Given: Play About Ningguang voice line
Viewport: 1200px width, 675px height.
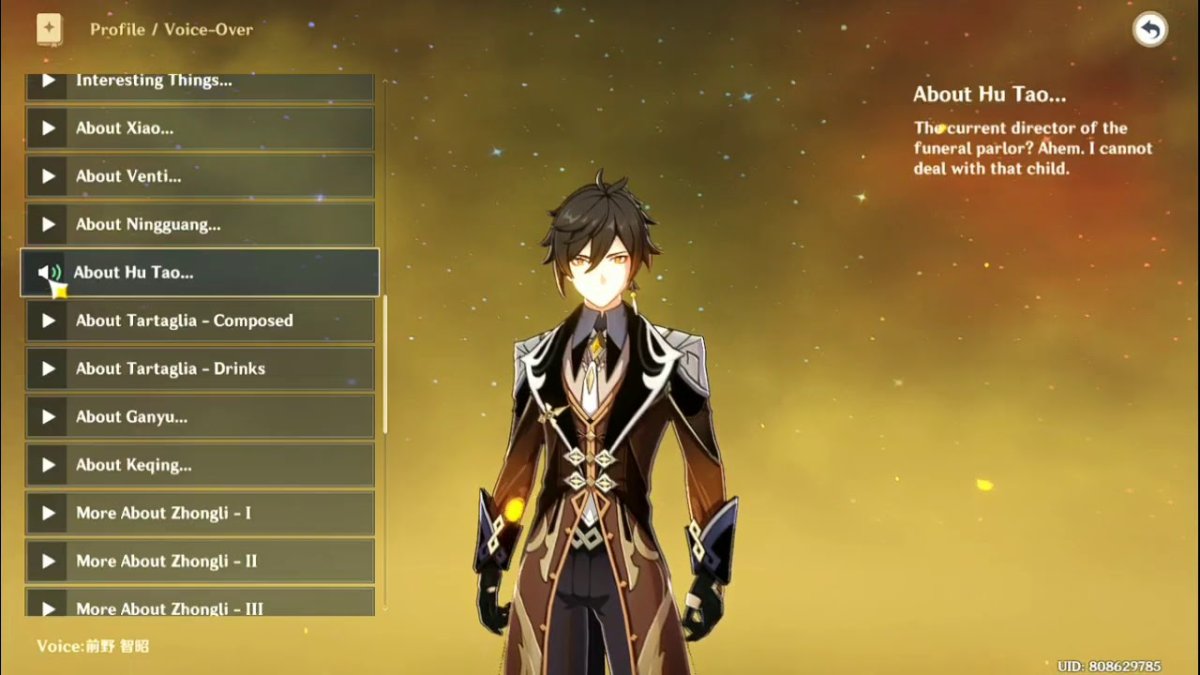Looking at the screenshot, I should click(200, 224).
